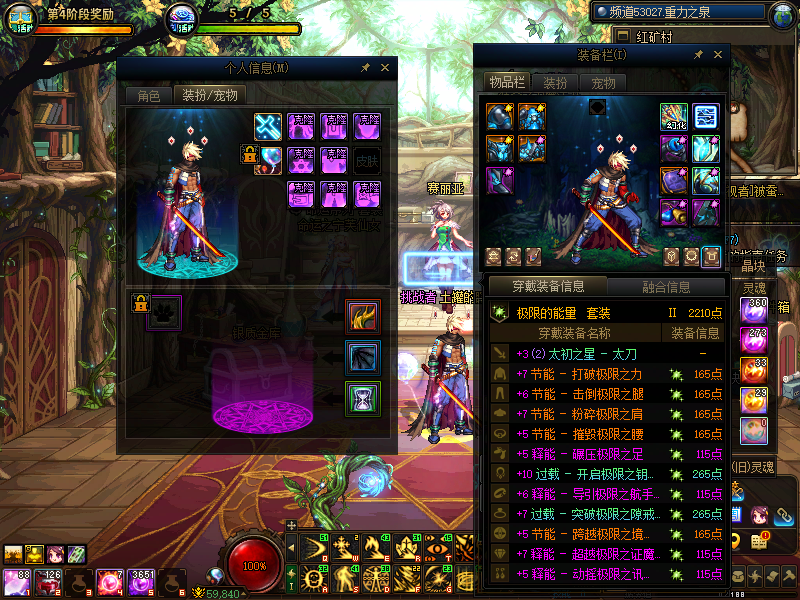The width and height of the screenshot is (800, 600).
Task: Show the 穿戴装备信息 equipped gear info tab
Action: click(548, 287)
